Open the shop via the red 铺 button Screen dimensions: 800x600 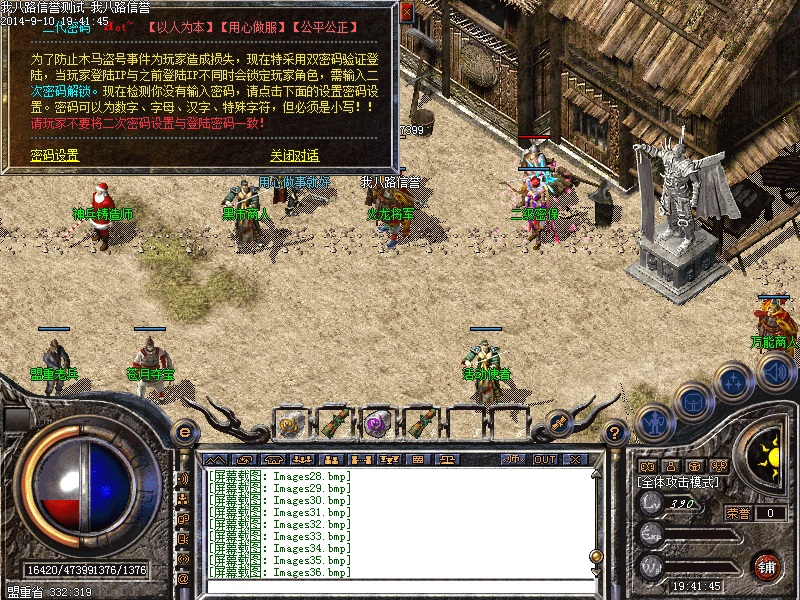[767, 566]
